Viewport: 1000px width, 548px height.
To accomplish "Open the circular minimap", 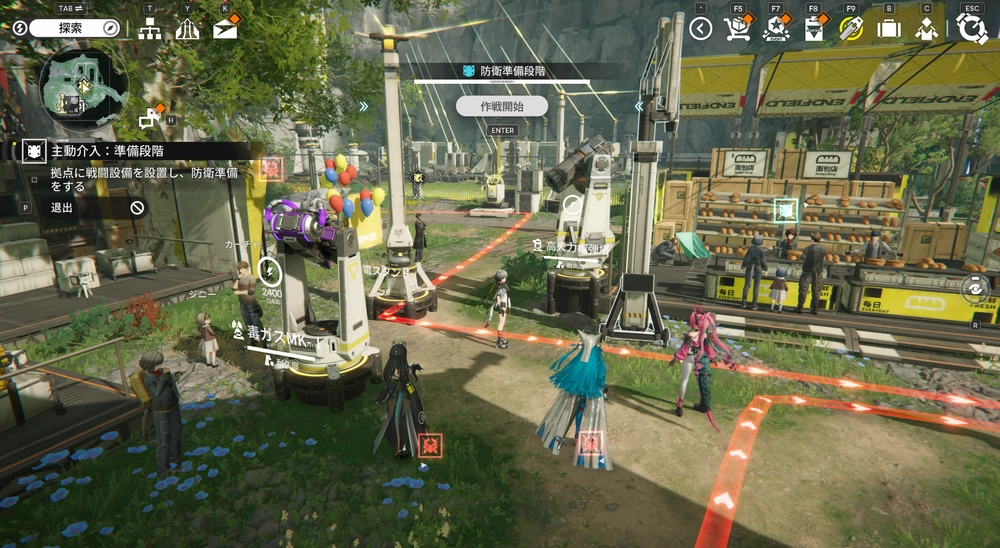I will coord(84,86).
